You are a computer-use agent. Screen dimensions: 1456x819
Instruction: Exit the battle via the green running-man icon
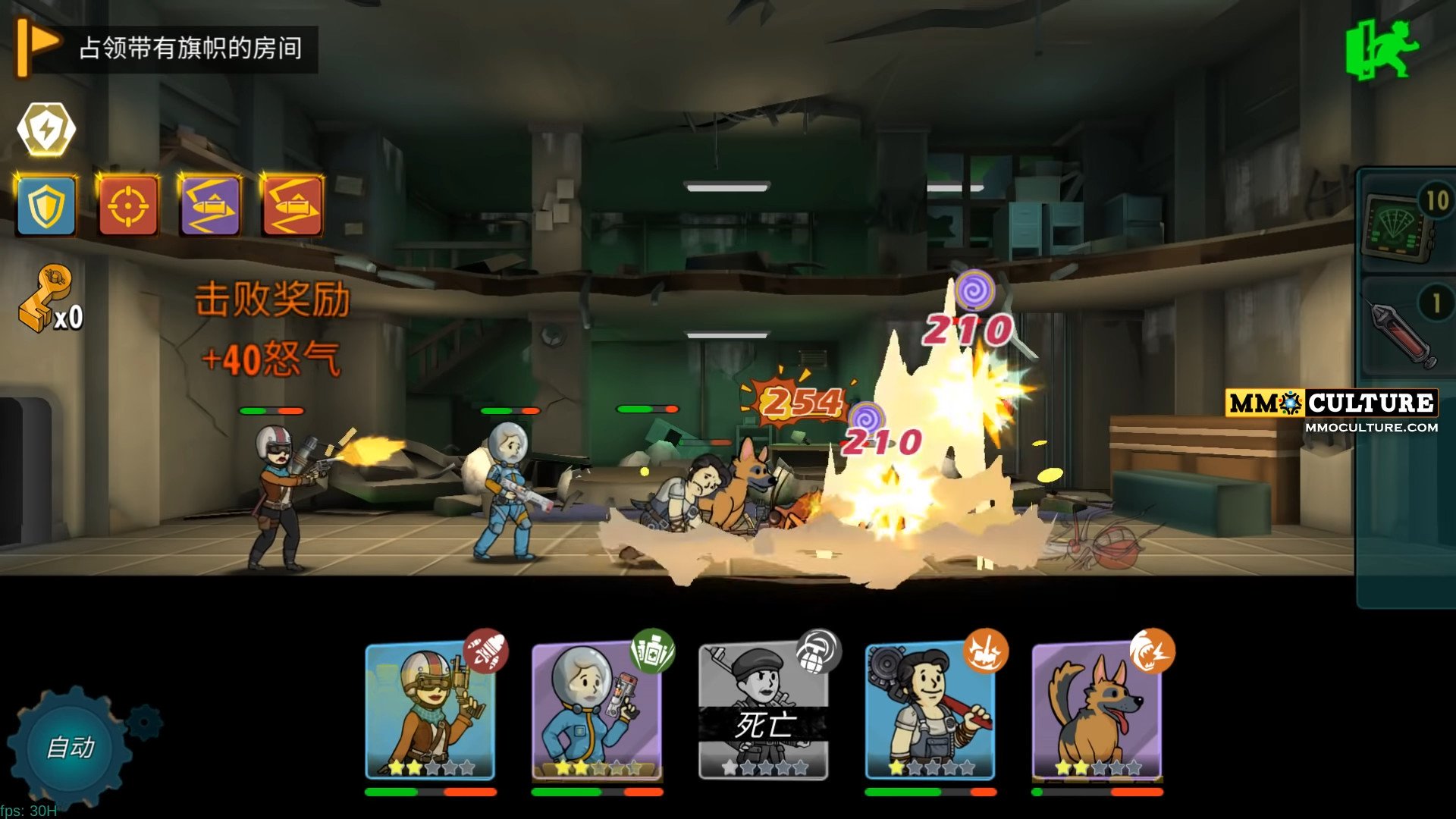(1382, 50)
